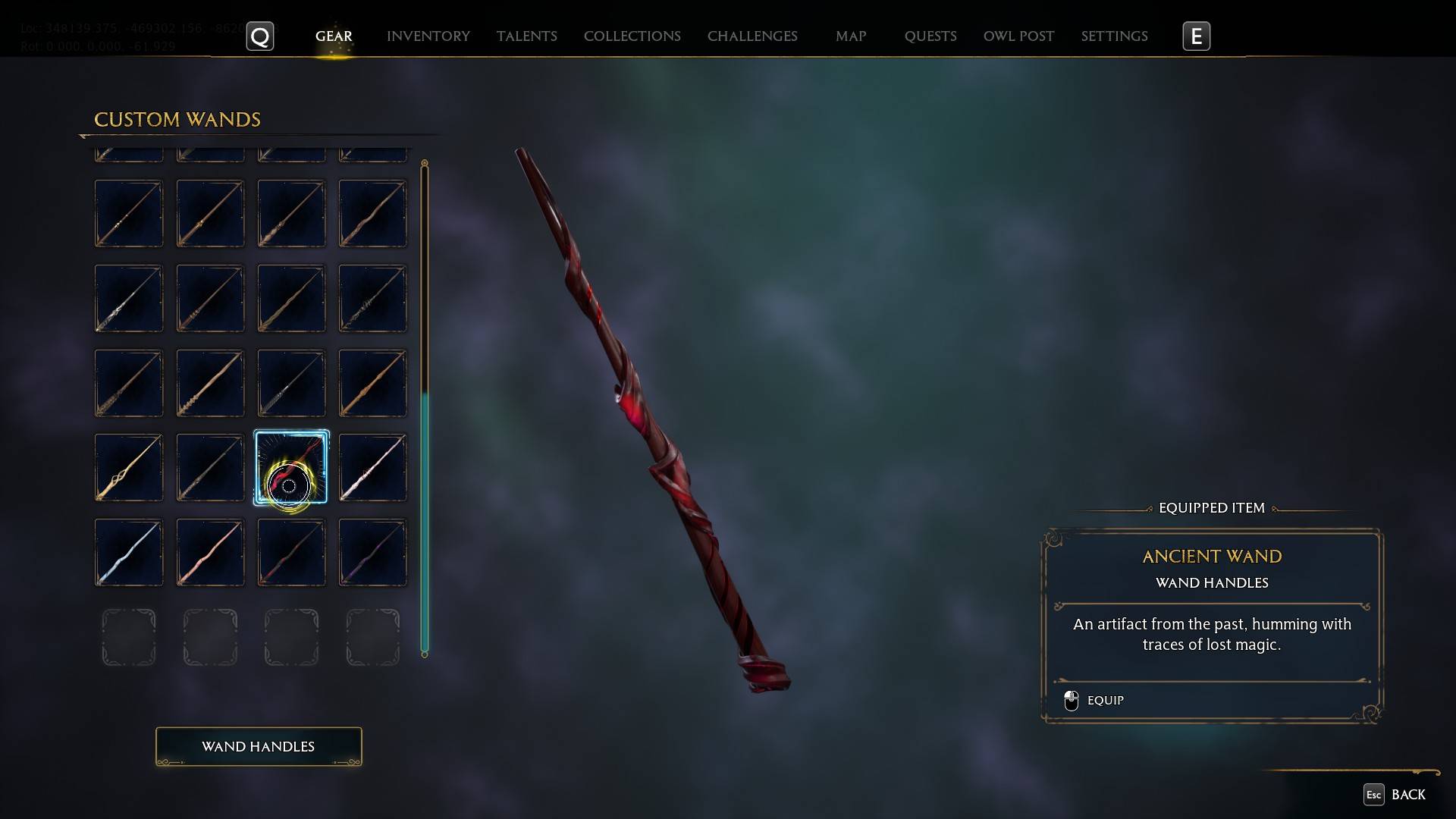Viewport: 1456px width, 819px height.
Task: View the Challenges tab
Action: click(752, 36)
